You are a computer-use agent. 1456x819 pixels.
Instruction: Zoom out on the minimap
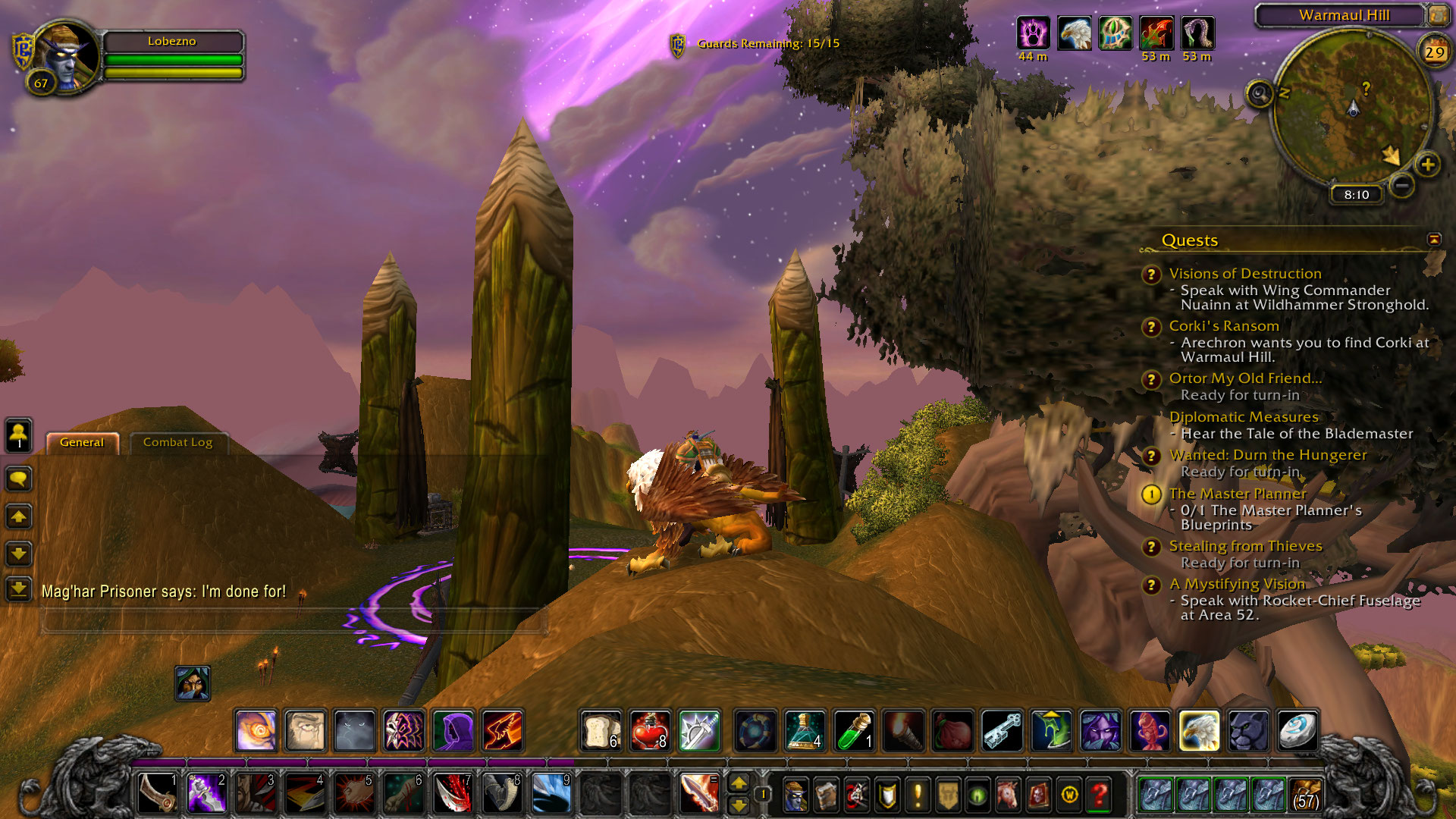[1402, 184]
